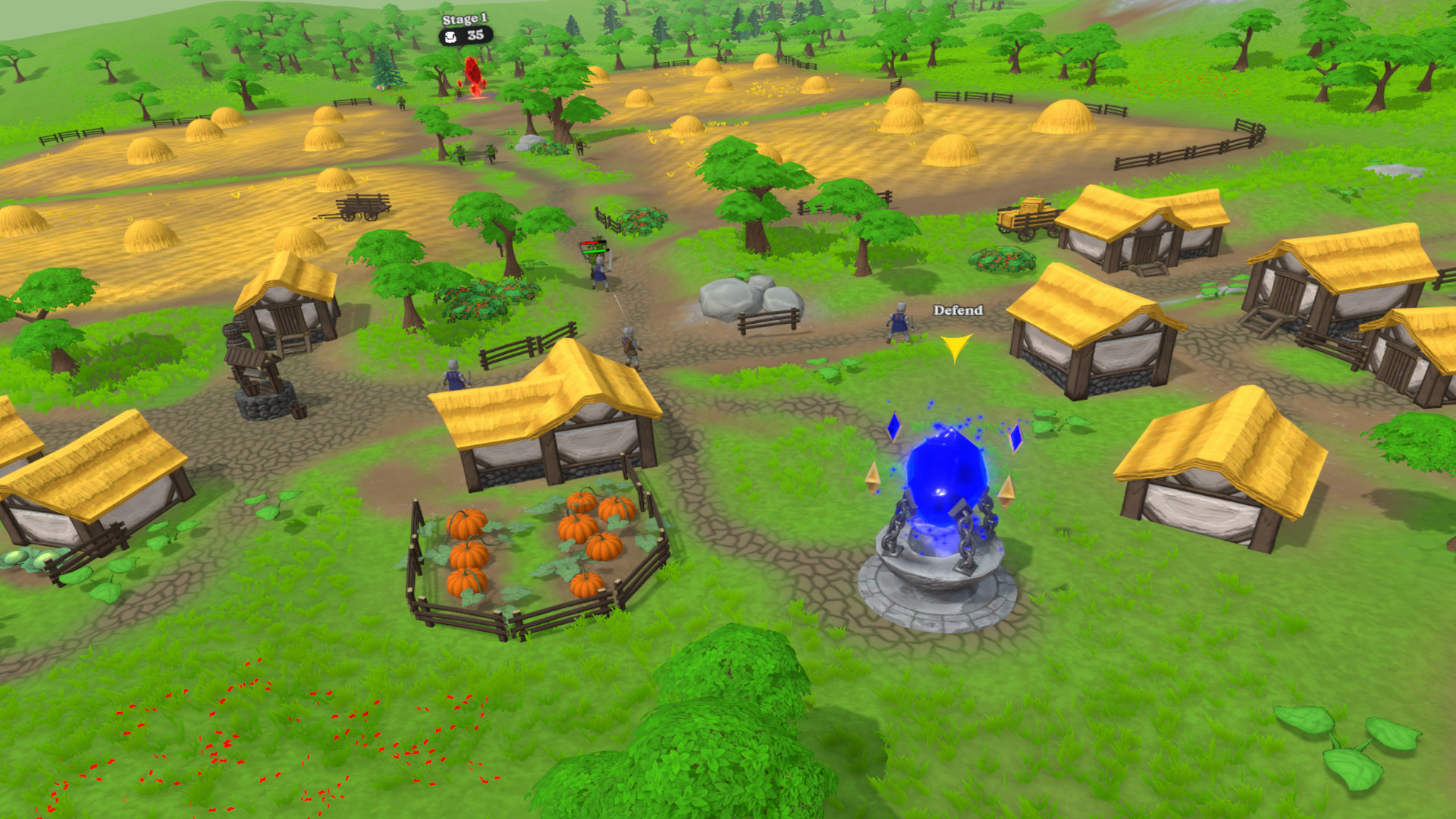Select the yellow waypoint arrow marker
Image resolution: width=1456 pixels, height=819 pixels.
point(954,346)
